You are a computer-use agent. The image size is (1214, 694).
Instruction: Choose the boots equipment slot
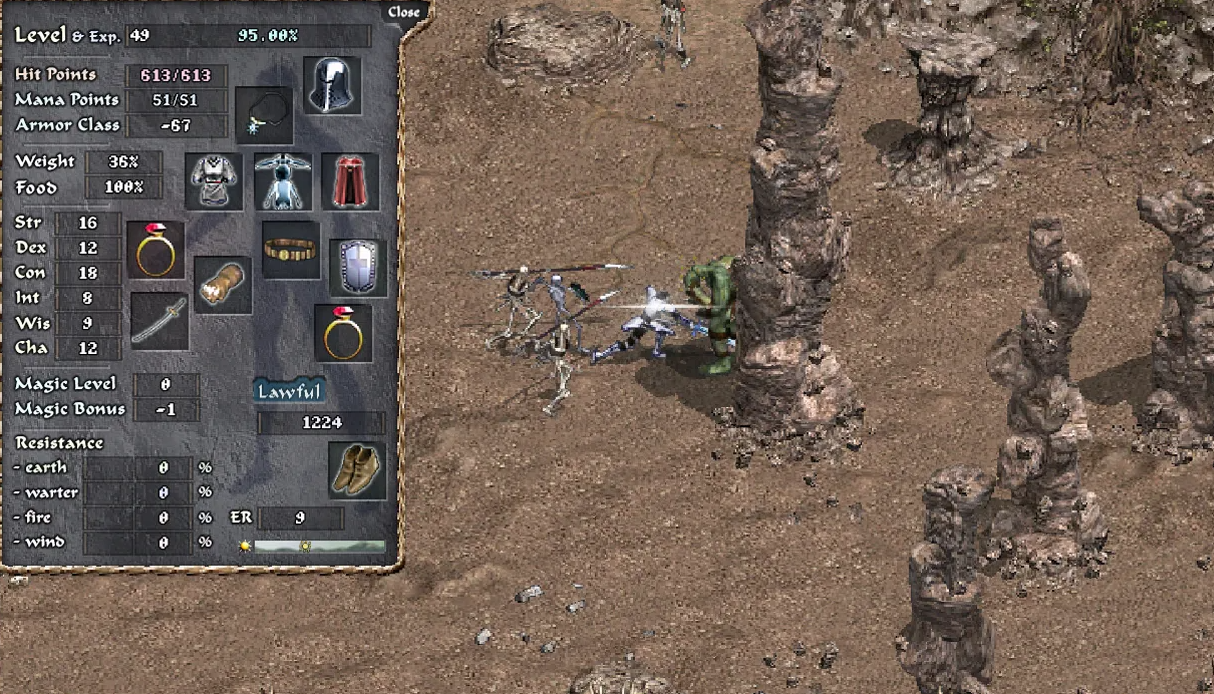click(357, 470)
